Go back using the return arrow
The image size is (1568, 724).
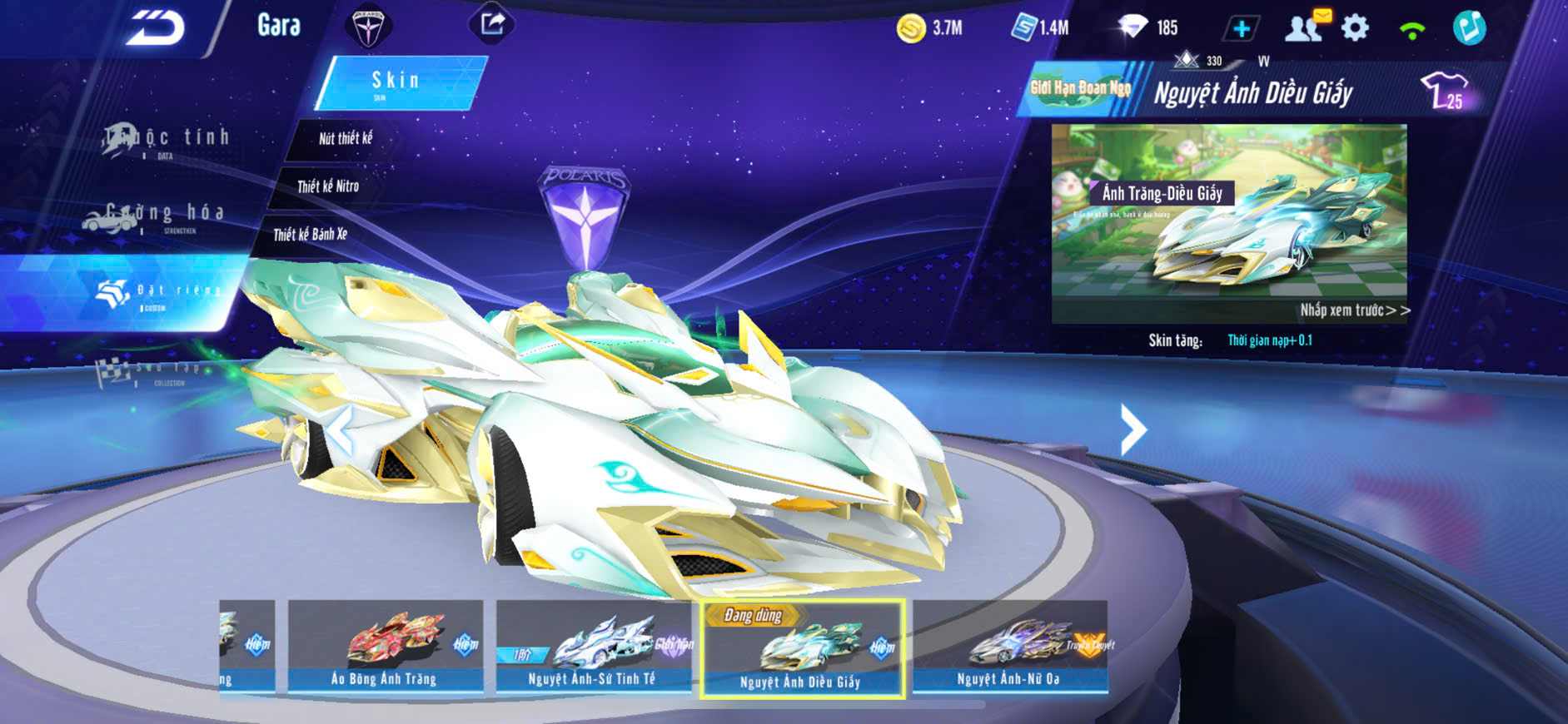pos(155,28)
